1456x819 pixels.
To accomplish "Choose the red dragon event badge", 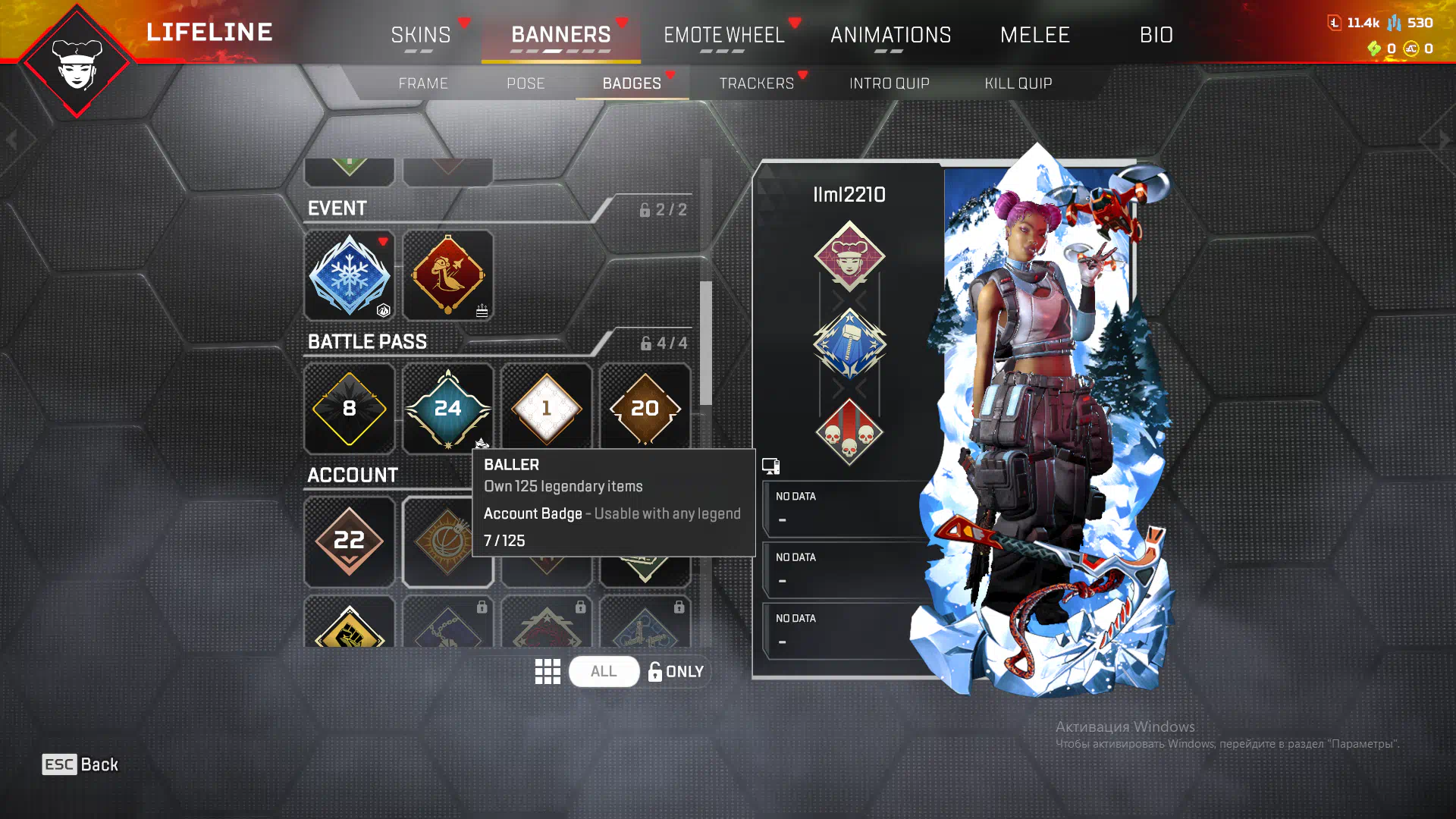I will [448, 275].
